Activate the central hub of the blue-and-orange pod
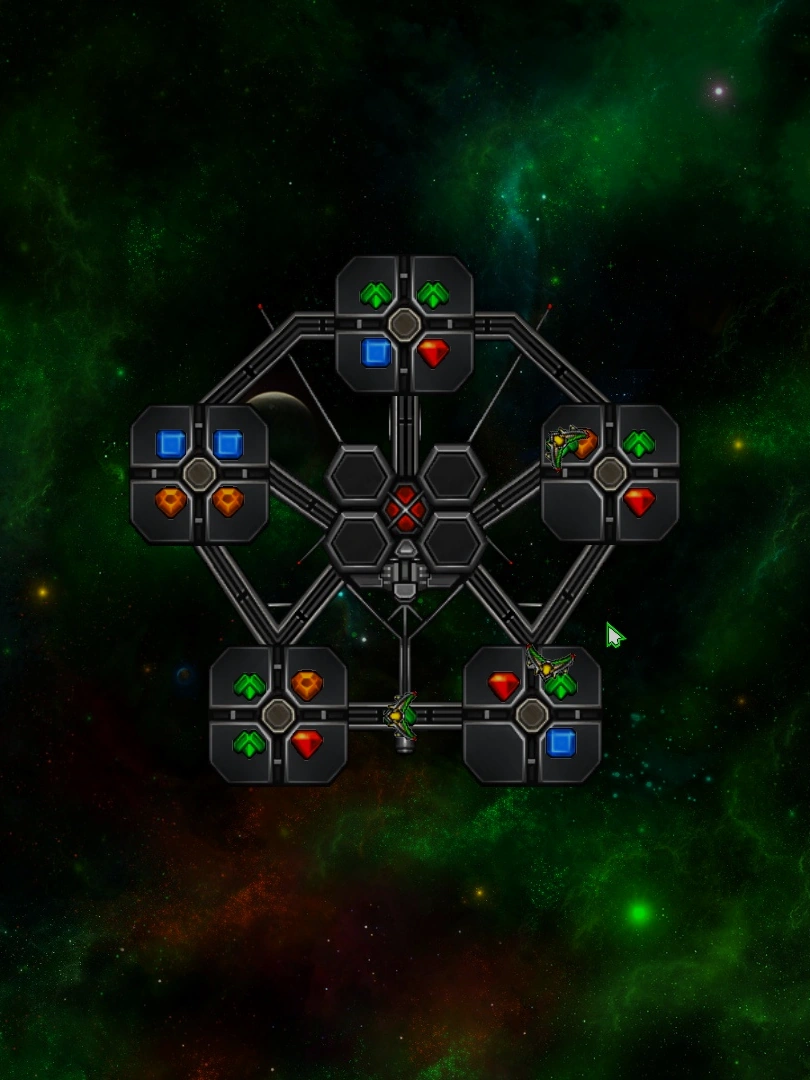Screen dimensions: 810x1080 pyautogui.click(x=199, y=473)
